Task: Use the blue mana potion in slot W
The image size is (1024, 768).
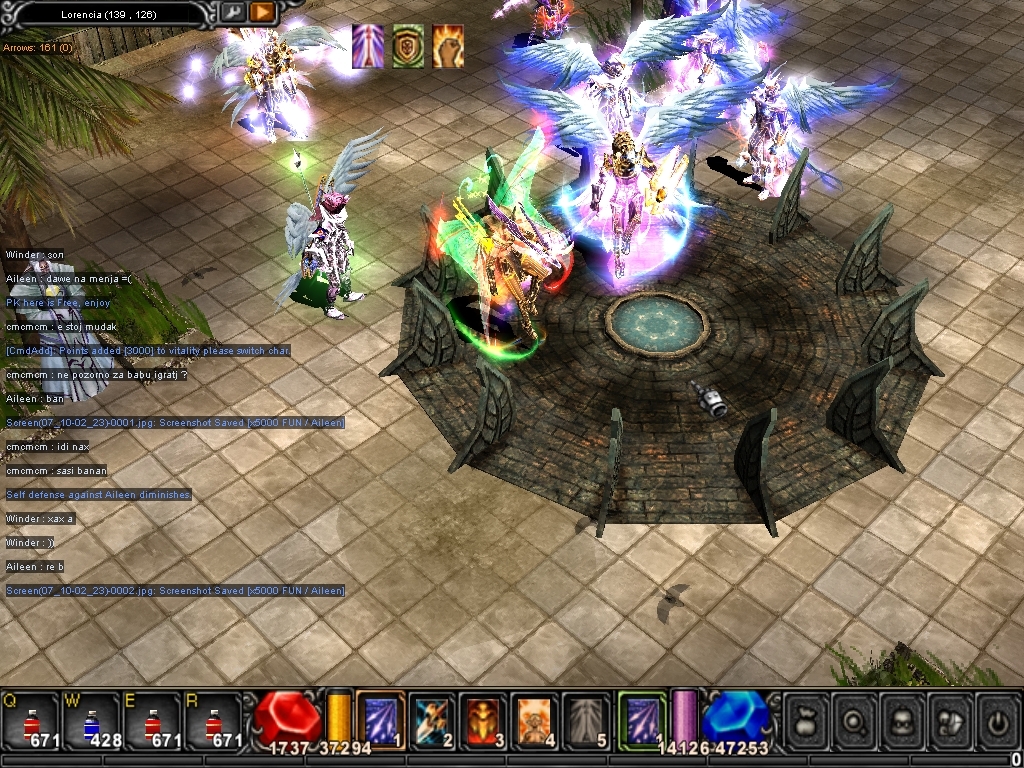Action: [x=91, y=721]
